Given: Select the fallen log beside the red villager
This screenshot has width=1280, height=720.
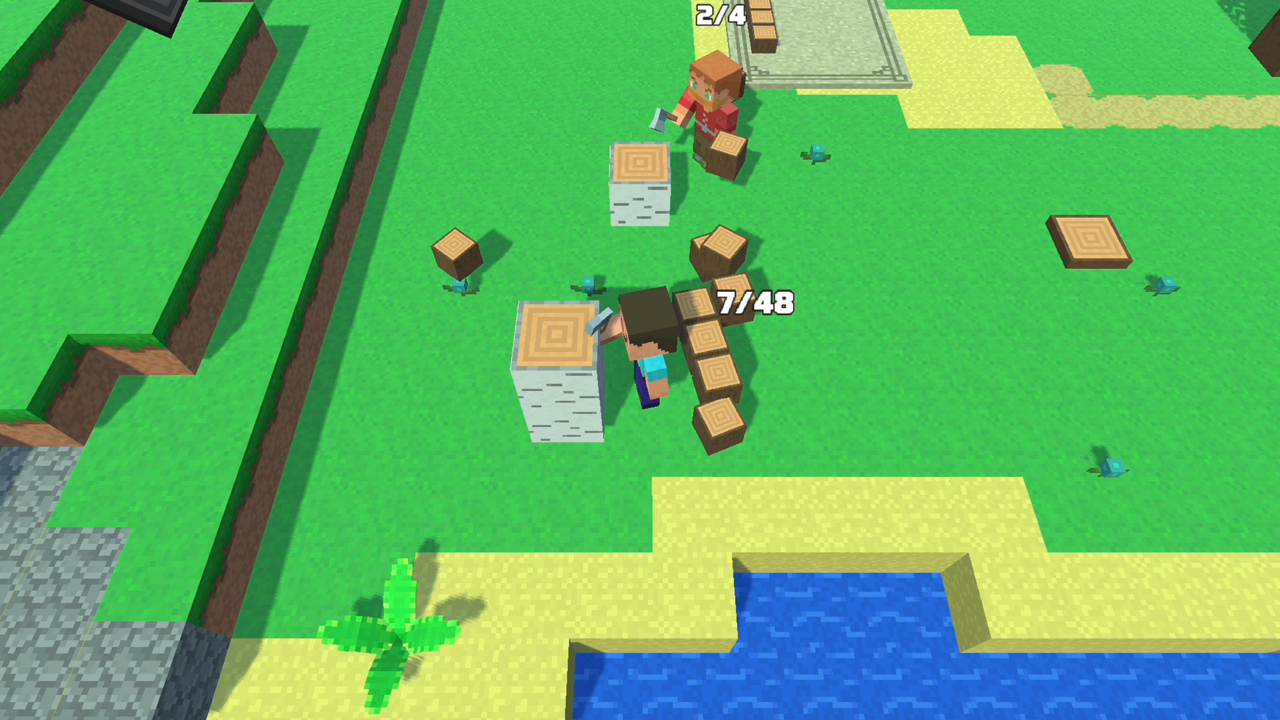Looking at the screenshot, I should pyautogui.click(x=725, y=150).
